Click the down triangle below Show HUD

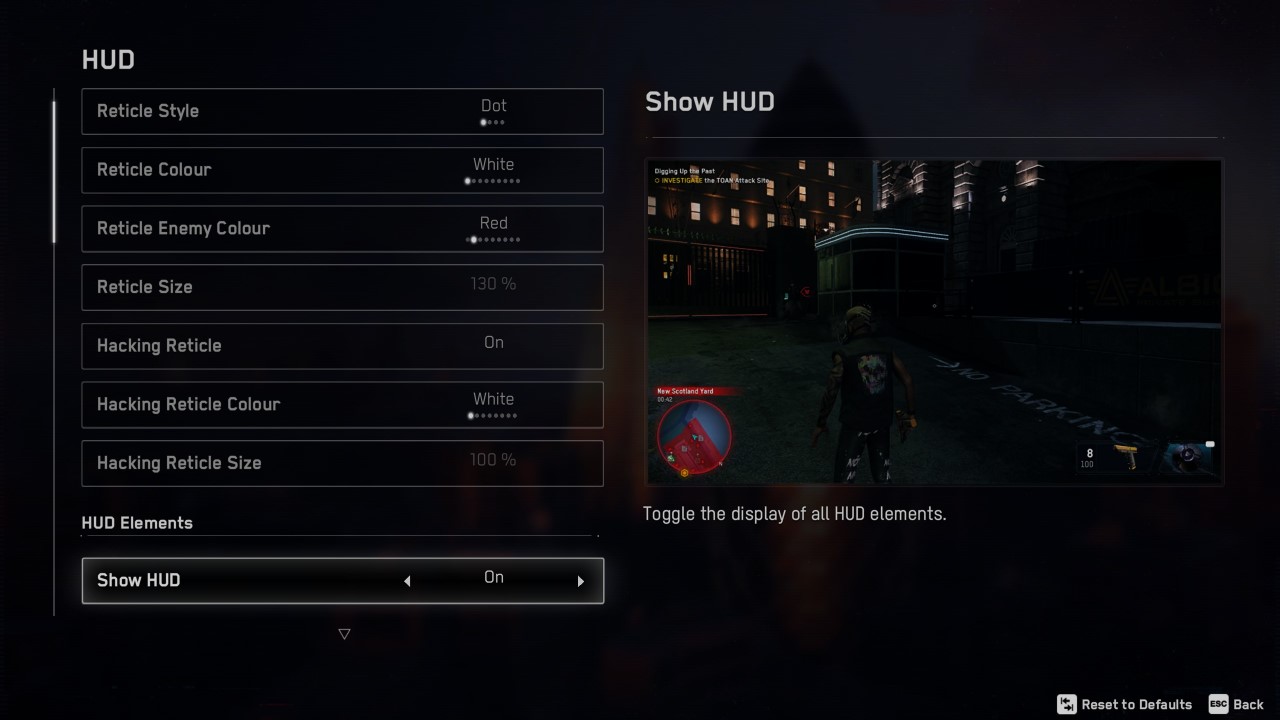click(x=344, y=633)
